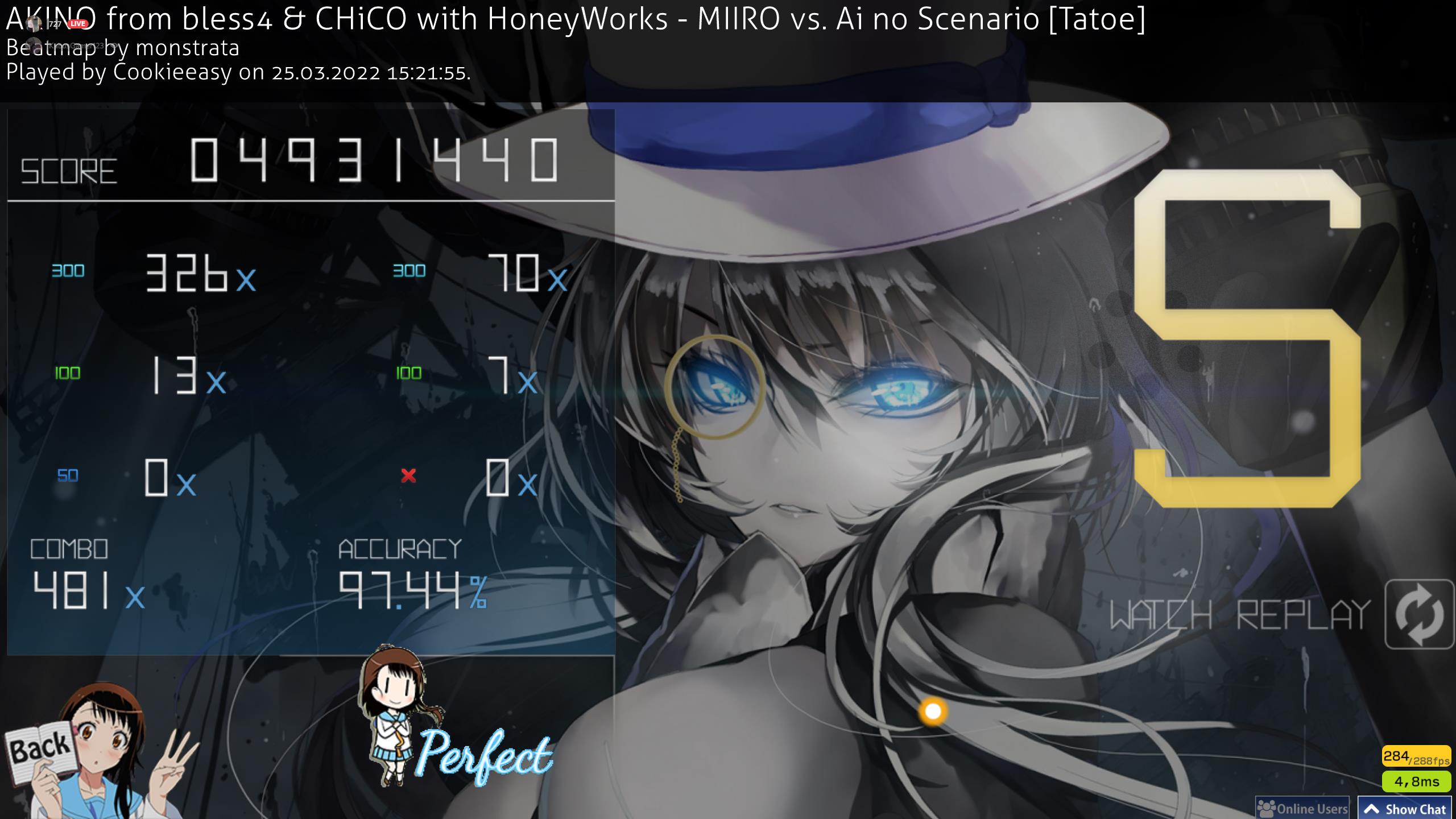Viewport: 1456px width, 819px height.
Task: Click the second viewer avatar below the title
Action: click(x=35, y=45)
